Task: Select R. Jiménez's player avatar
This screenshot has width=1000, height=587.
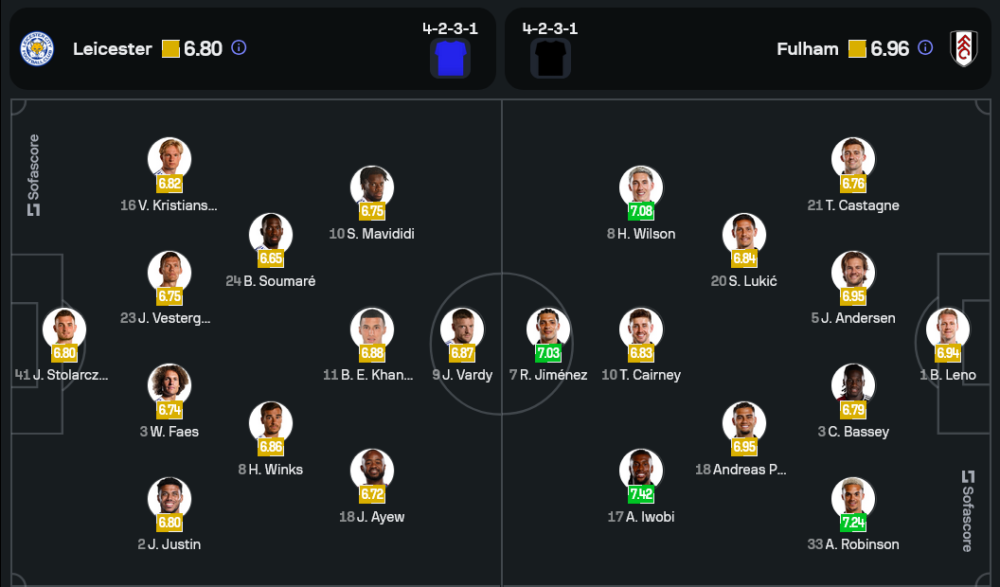Action: pyautogui.click(x=549, y=330)
